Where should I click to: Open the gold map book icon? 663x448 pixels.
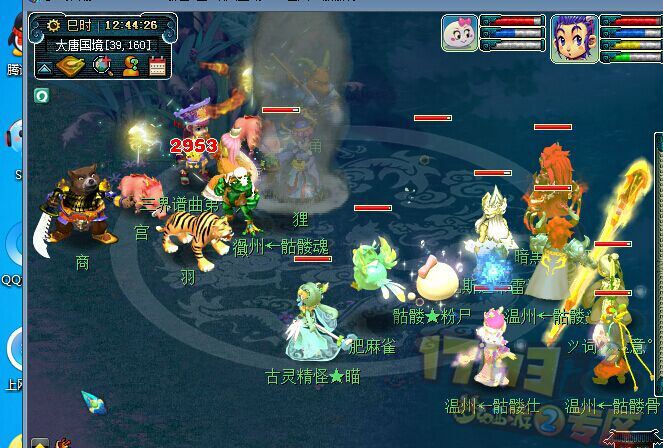coord(71,67)
